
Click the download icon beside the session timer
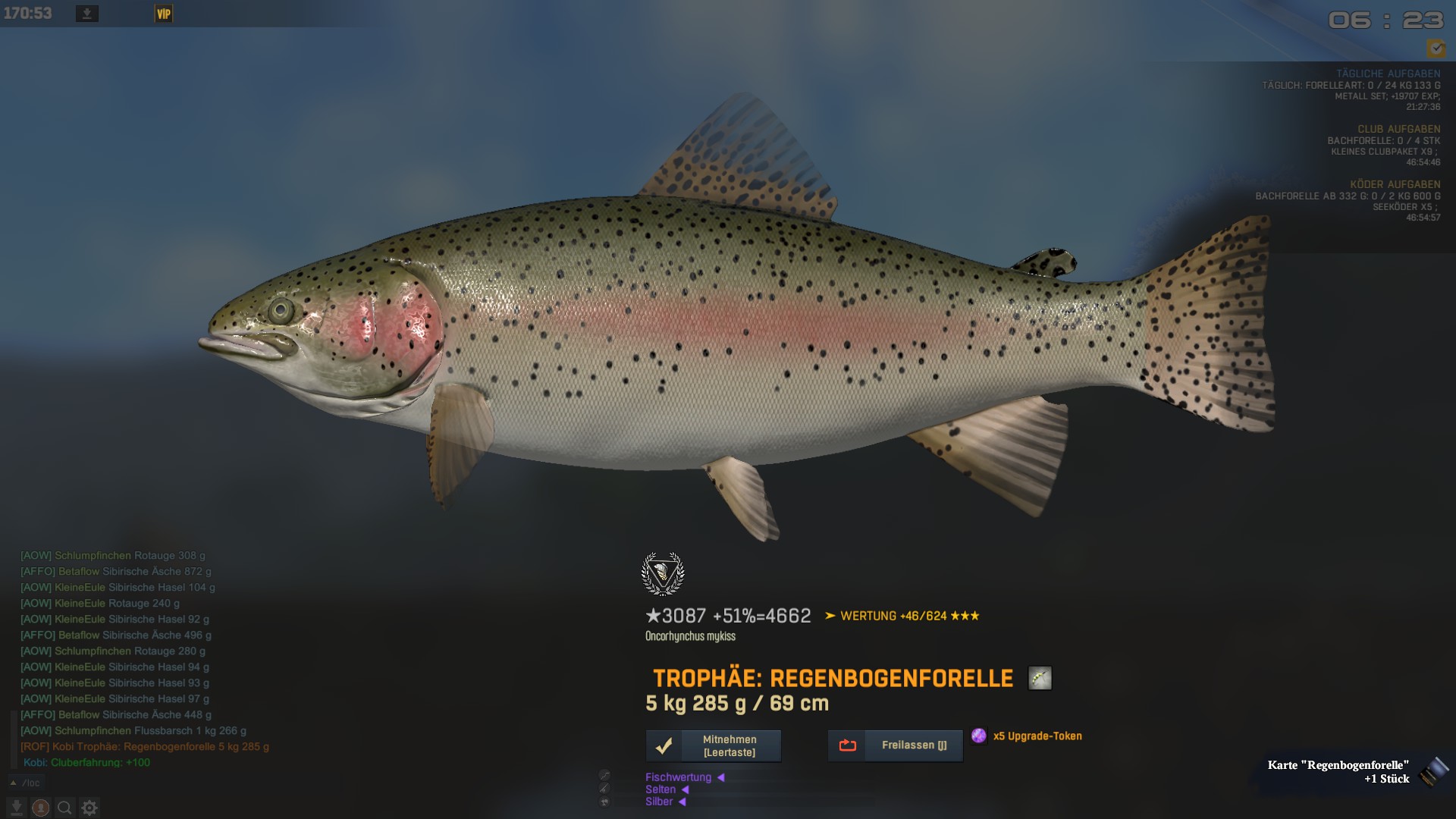coord(87,14)
